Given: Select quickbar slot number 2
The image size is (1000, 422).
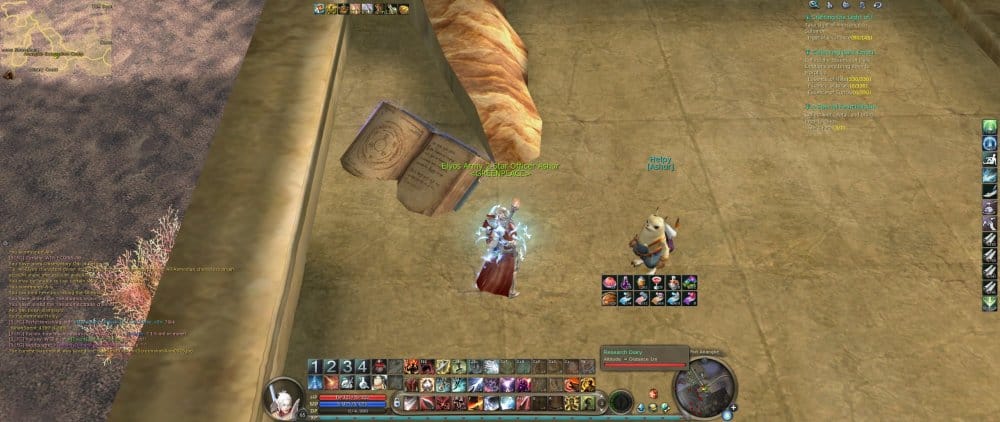Looking at the screenshot, I should [x=331, y=366].
